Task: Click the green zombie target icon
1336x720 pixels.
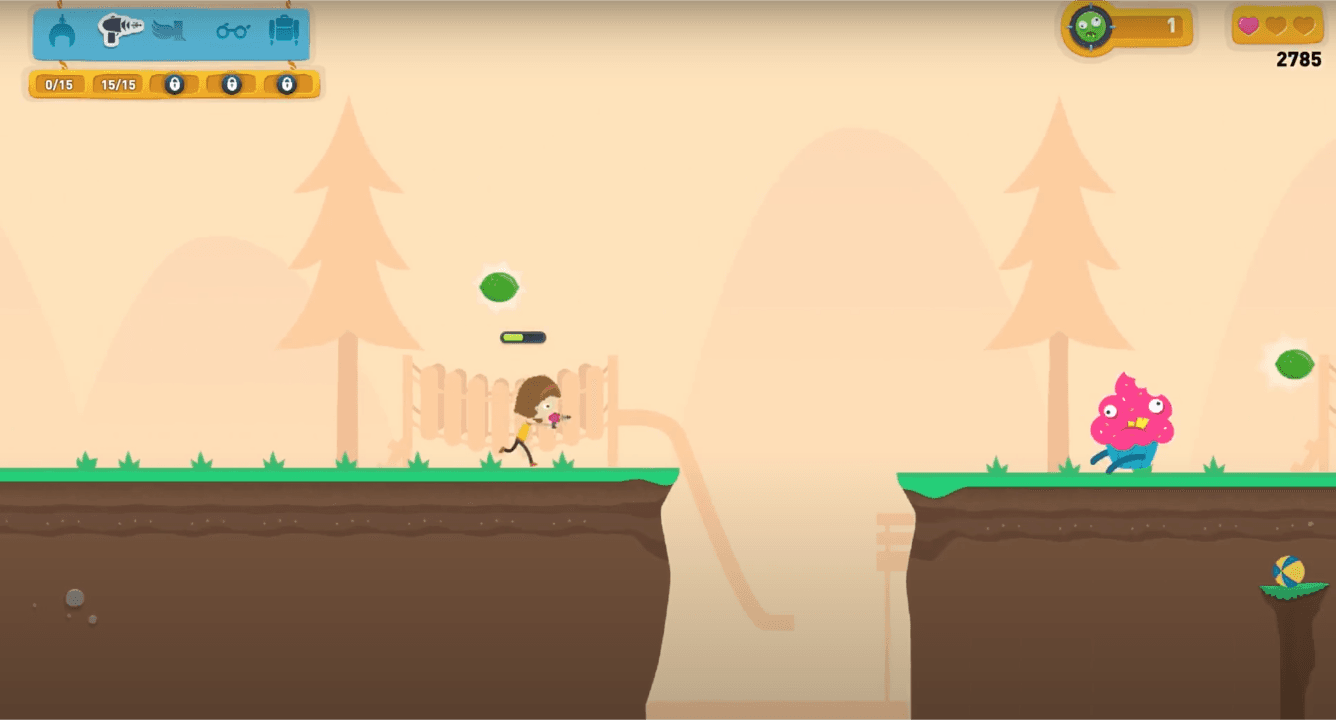Action: pos(1090,28)
